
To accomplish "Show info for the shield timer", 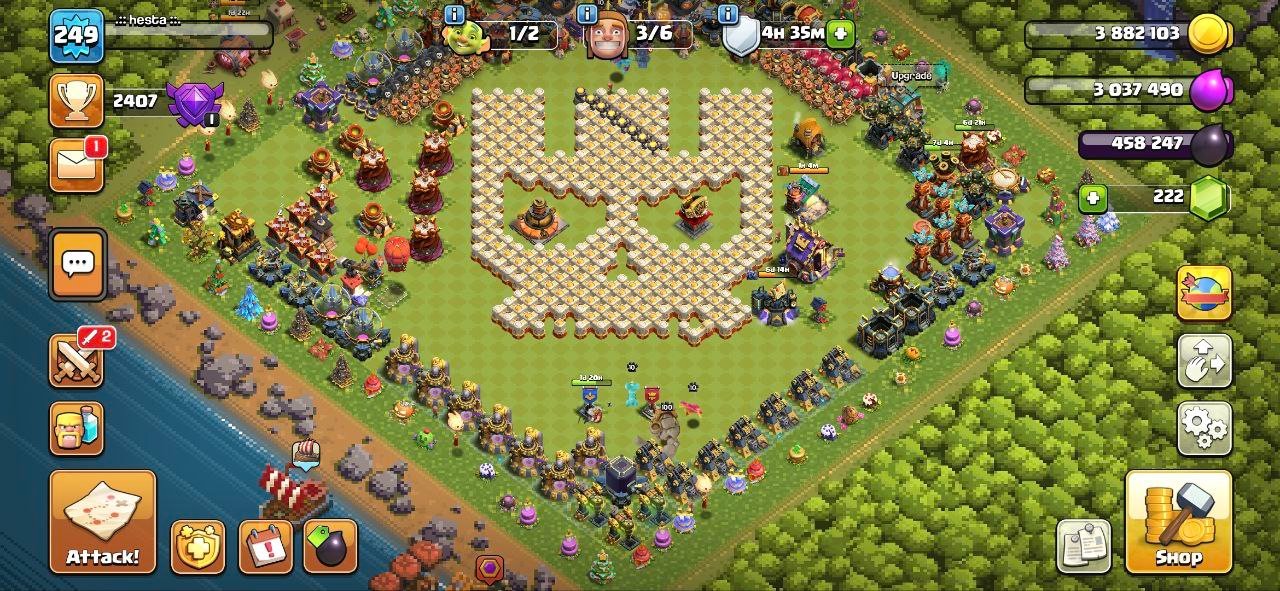I will click(728, 14).
